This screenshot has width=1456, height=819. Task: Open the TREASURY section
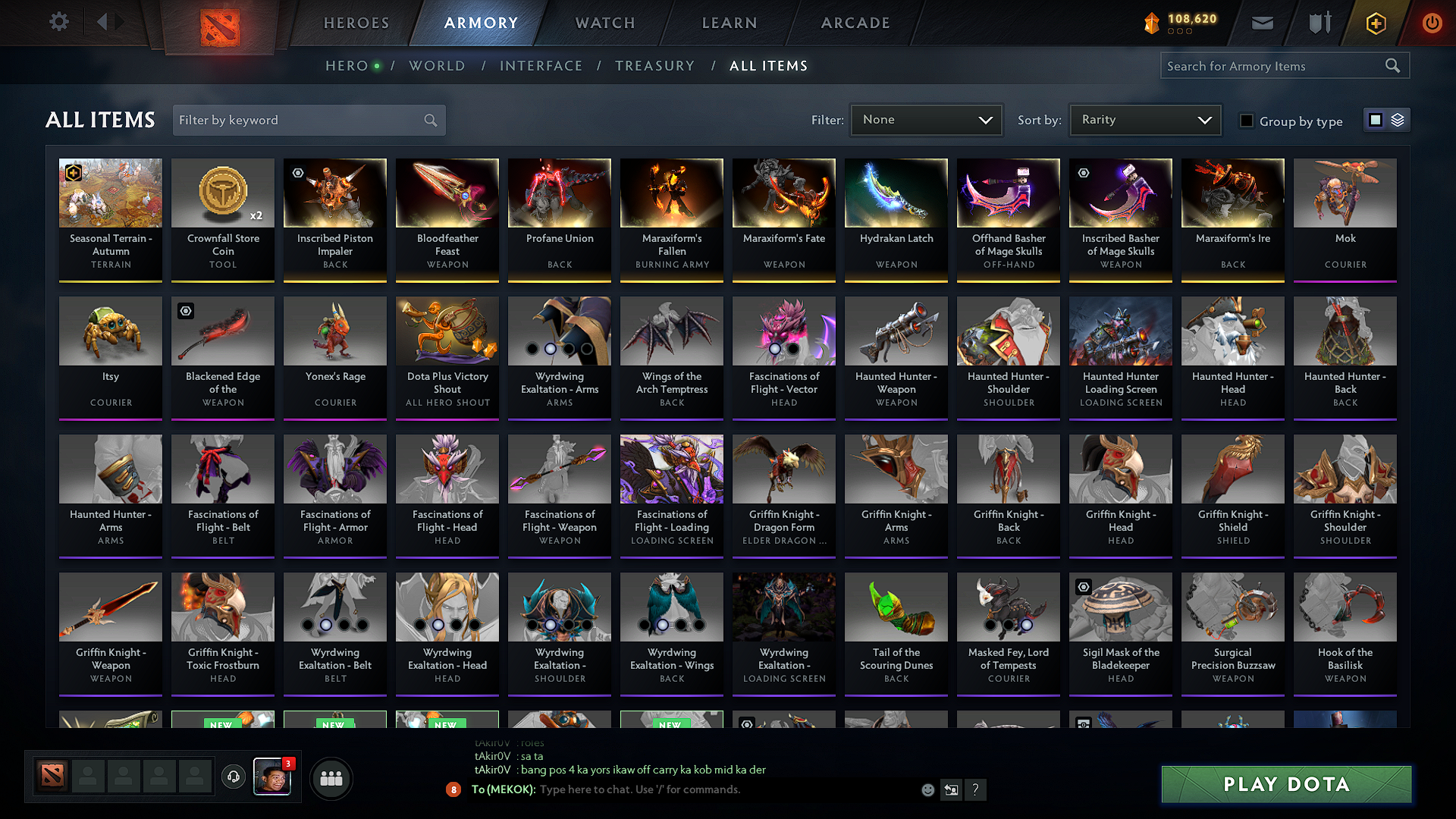pos(655,66)
